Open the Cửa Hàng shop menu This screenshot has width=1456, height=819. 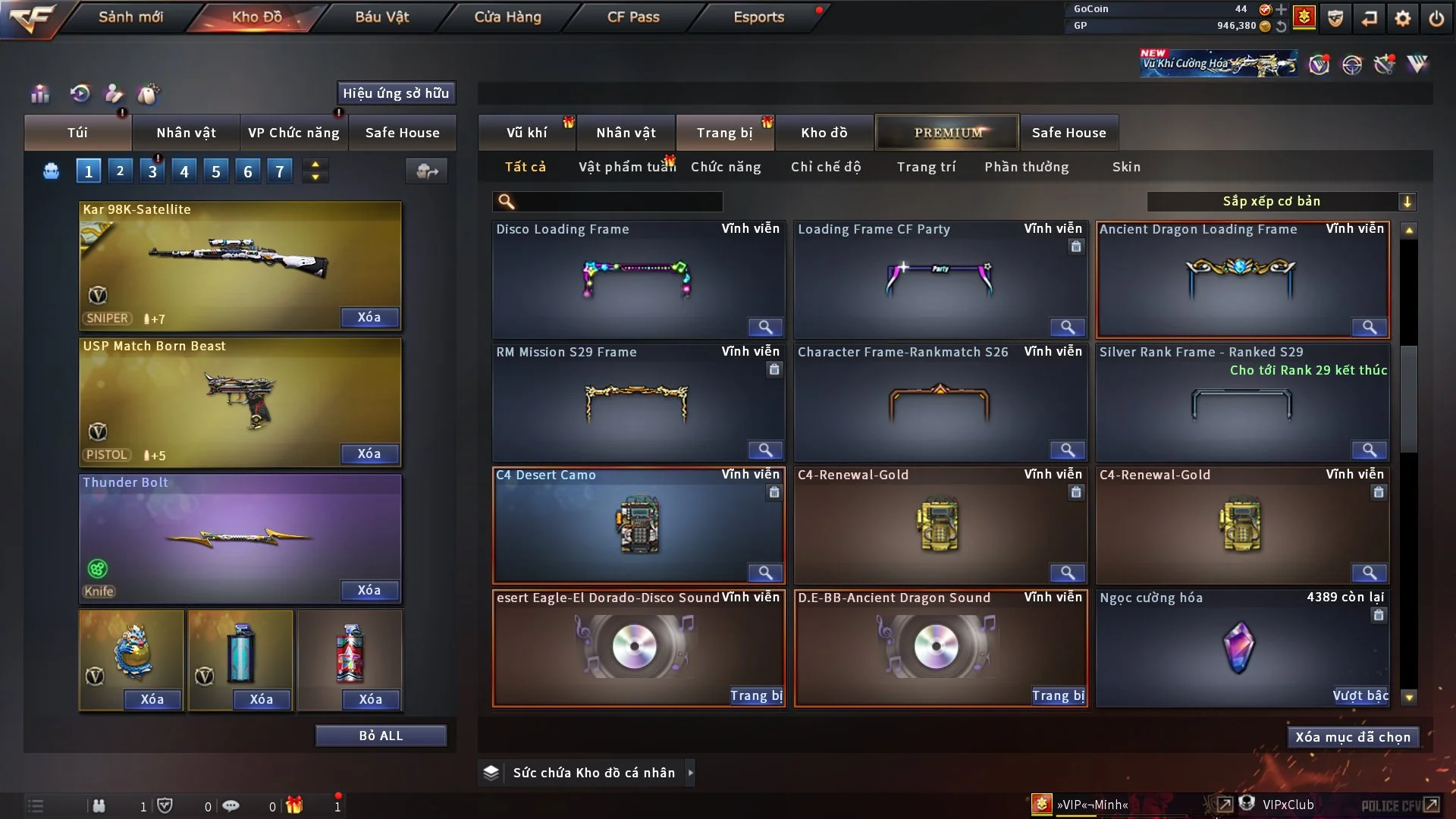pyautogui.click(x=507, y=17)
